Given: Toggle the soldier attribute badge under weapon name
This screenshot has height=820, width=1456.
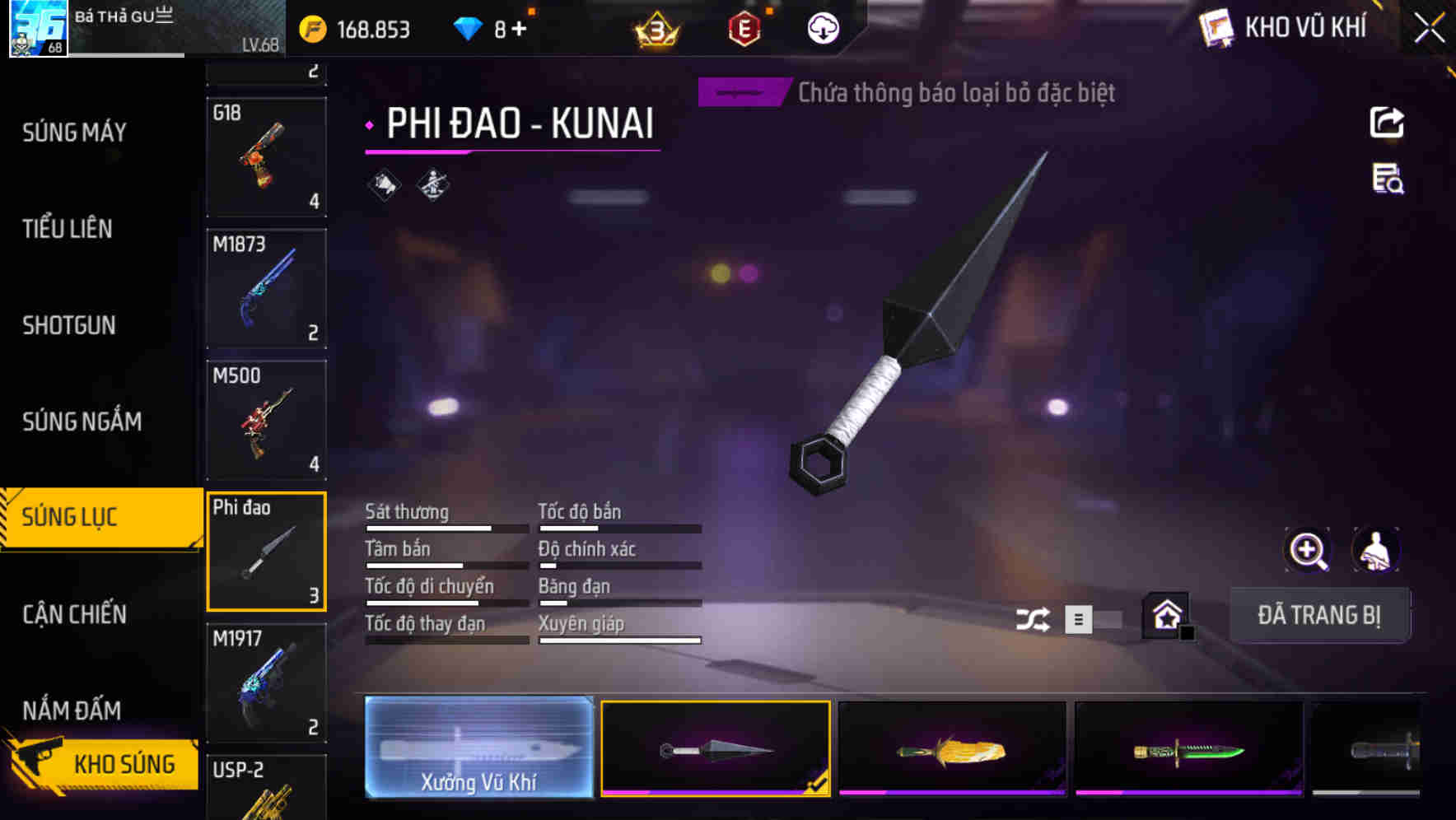Looking at the screenshot, I should pos(431,184).
